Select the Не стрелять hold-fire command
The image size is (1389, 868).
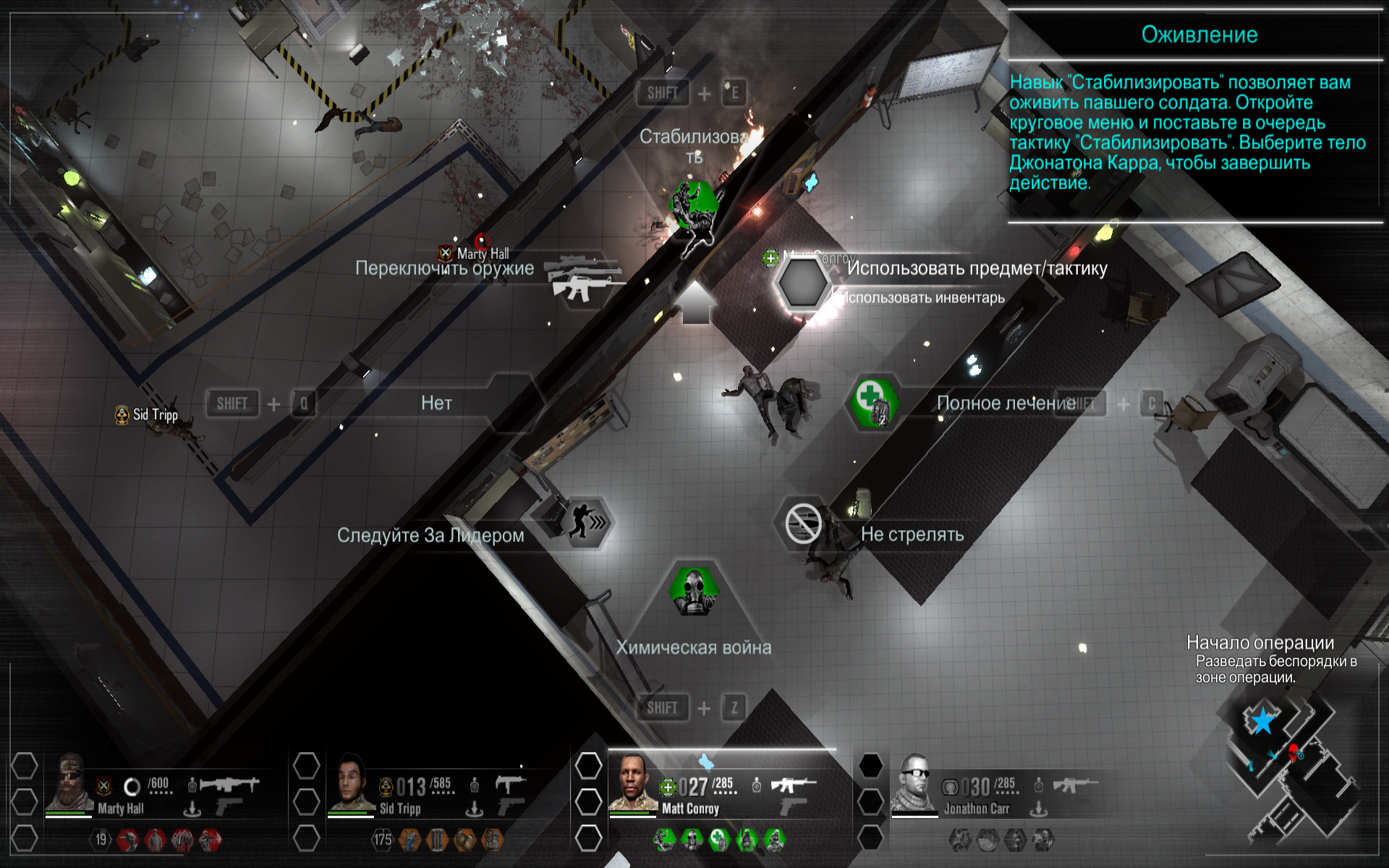coord(803,523)
